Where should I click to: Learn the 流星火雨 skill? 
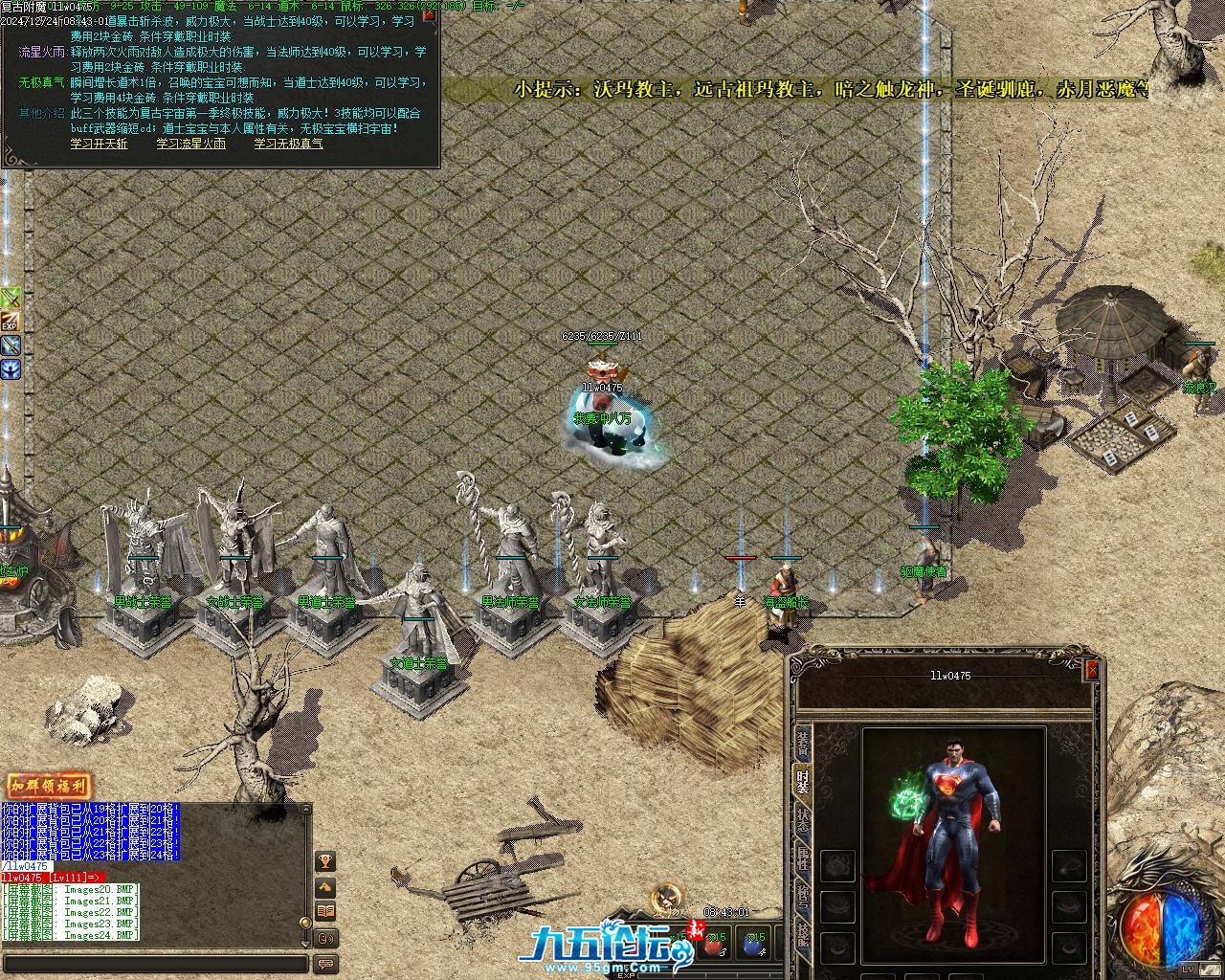(x=190, y=144)
